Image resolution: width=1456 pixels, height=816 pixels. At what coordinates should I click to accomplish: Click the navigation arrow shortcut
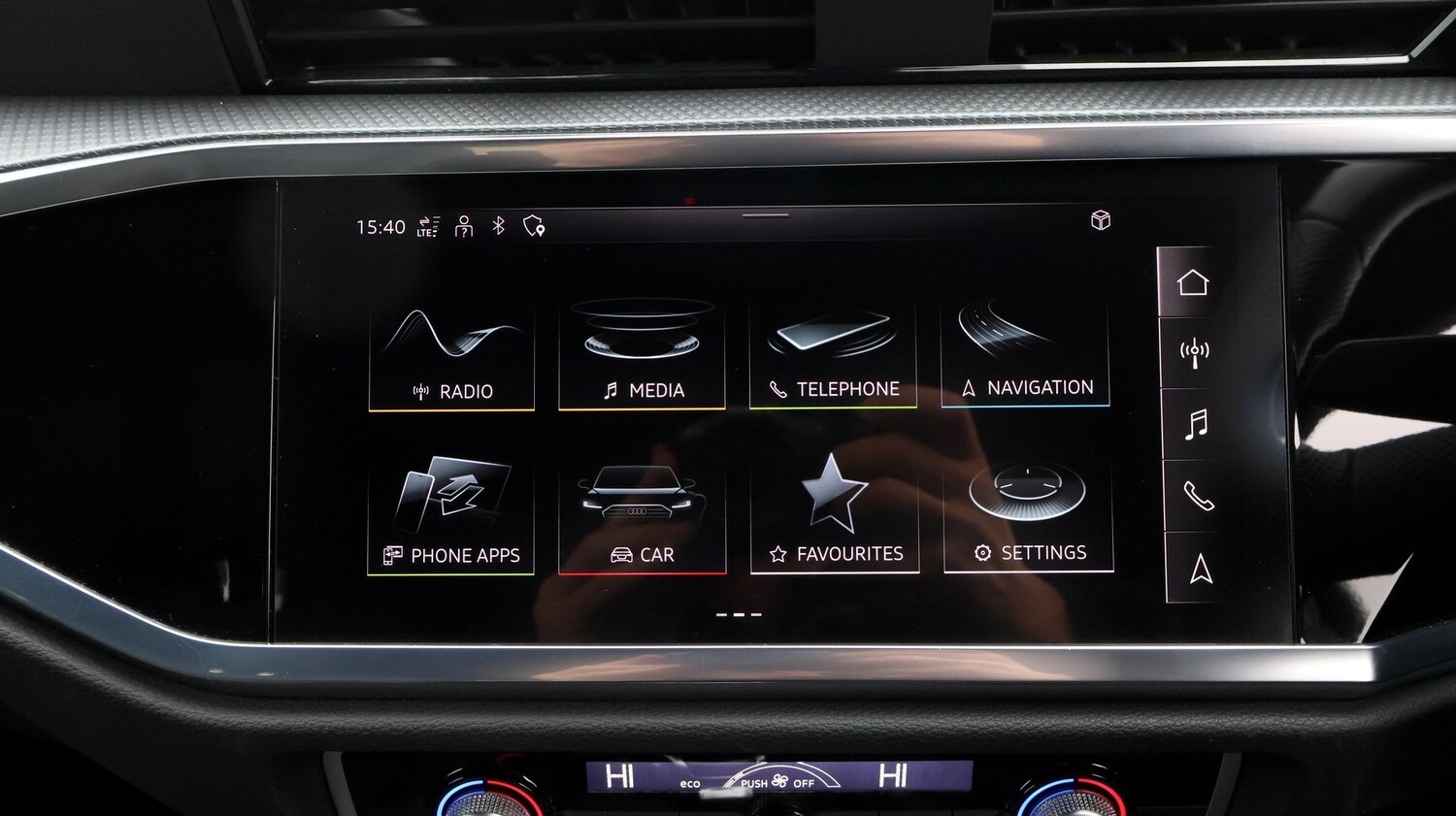[1201, 569]
